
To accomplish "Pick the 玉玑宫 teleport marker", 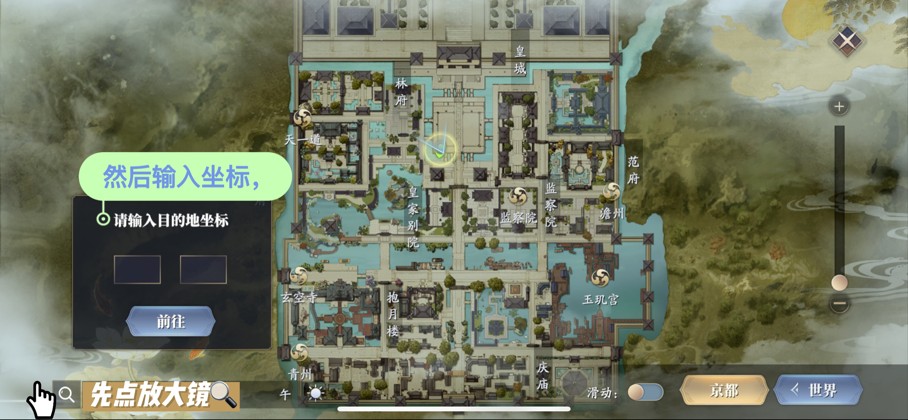I will coord(602,277).
